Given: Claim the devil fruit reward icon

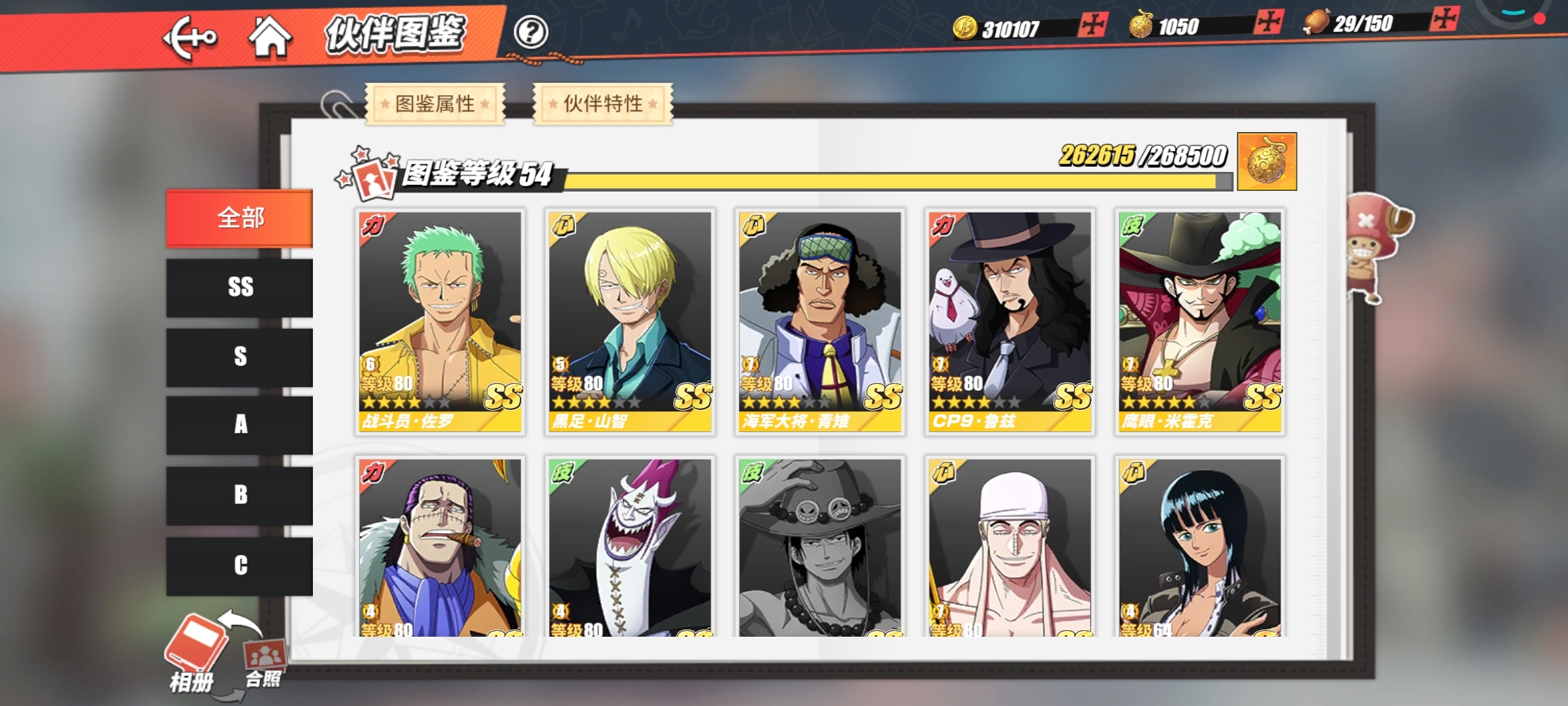Looking at the screenshot, I should pyautogui.click(x=1266, y=162).
